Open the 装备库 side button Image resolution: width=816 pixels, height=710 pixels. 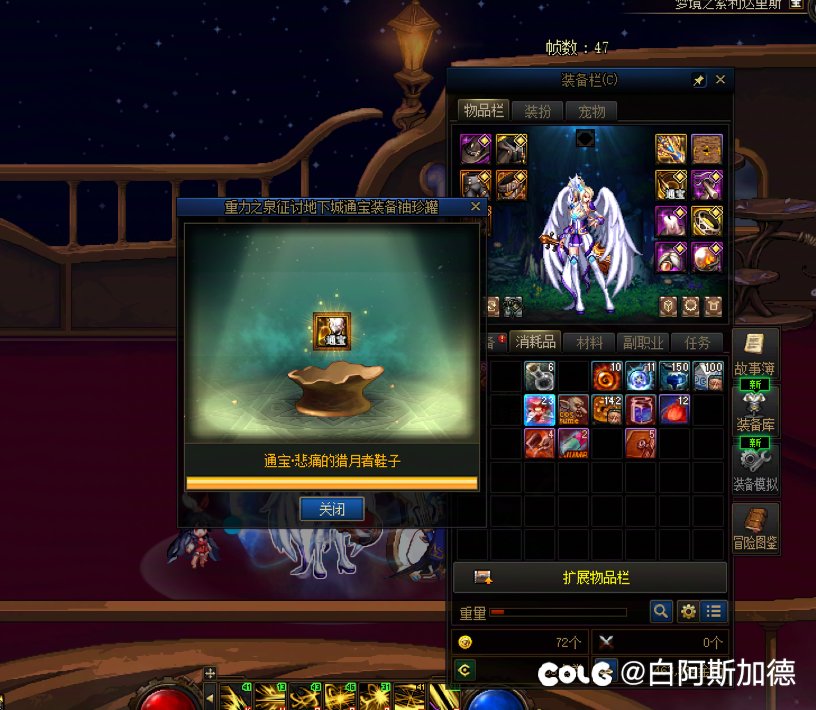[755, 407]
